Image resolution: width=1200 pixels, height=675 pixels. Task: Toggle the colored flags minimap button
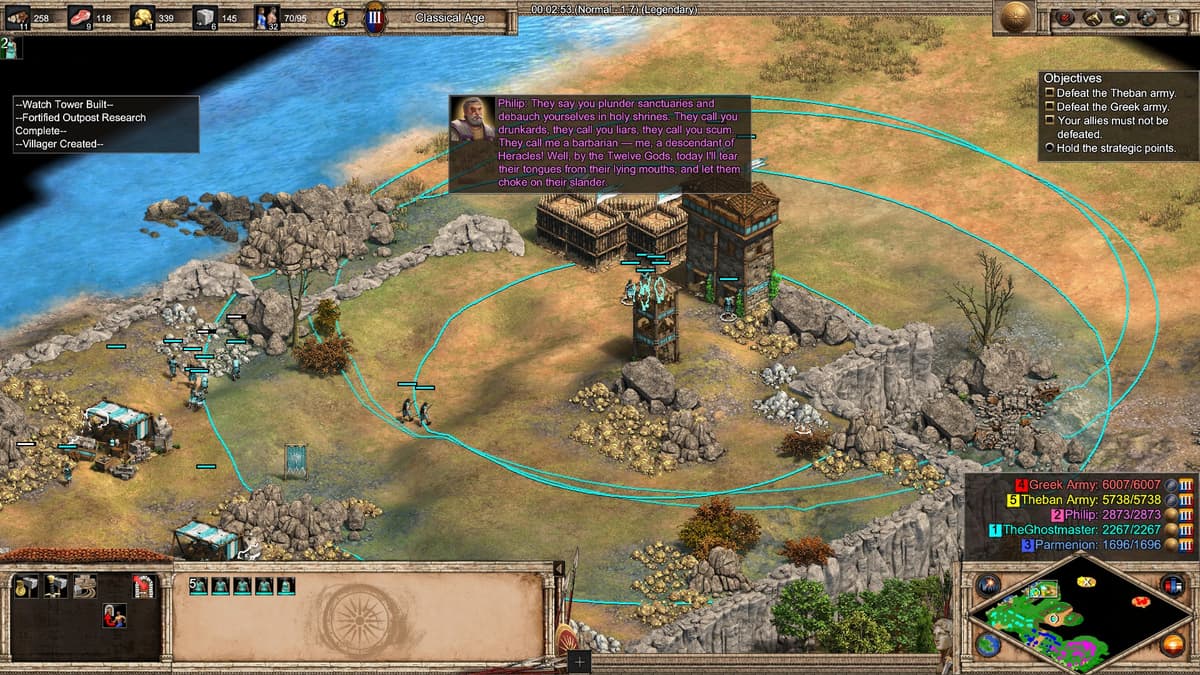coord(1172,585)
